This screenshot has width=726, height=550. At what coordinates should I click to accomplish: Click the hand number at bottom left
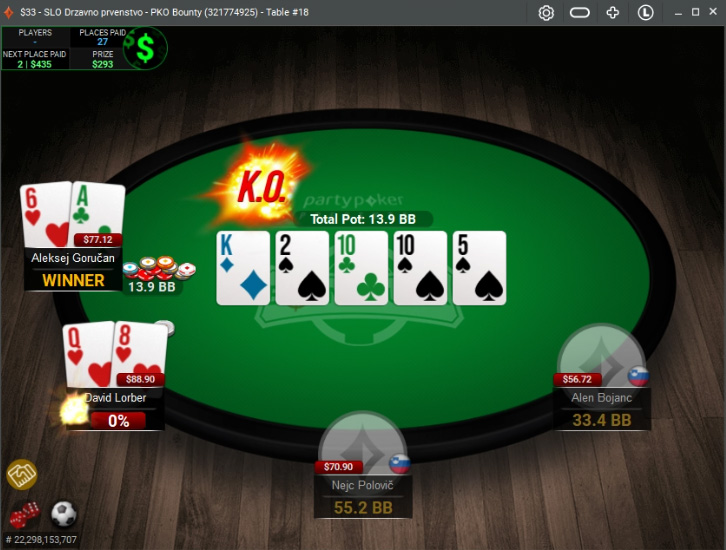tap(41, 540)
